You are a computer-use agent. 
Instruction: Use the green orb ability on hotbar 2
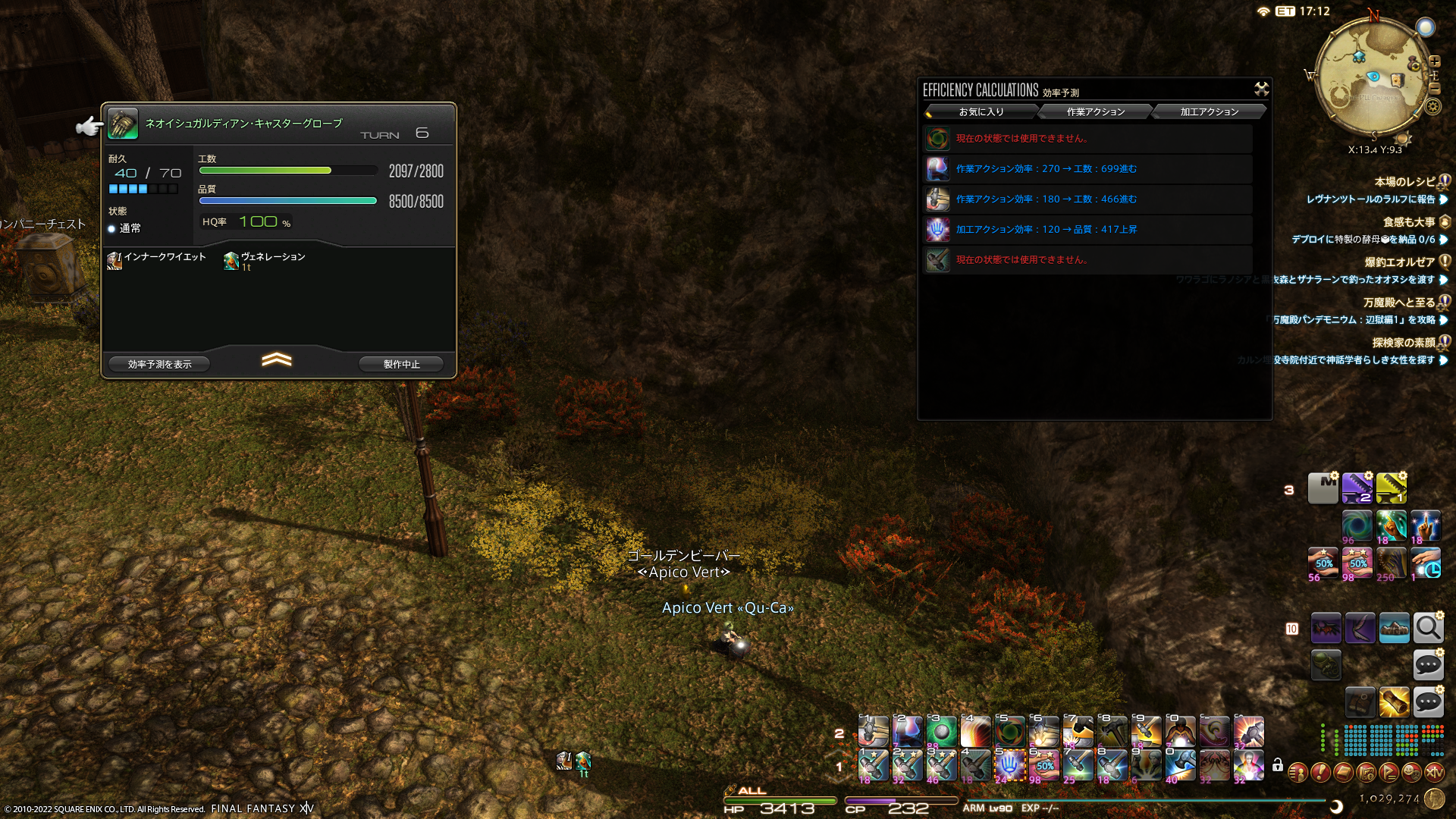941,732
